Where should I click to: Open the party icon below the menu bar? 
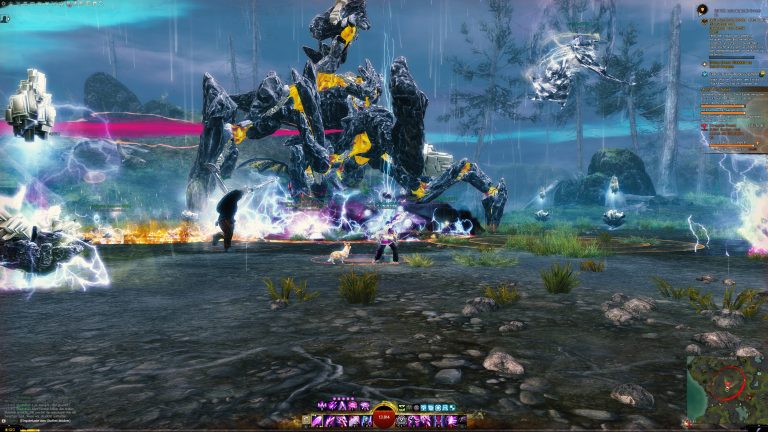(5, 19)
